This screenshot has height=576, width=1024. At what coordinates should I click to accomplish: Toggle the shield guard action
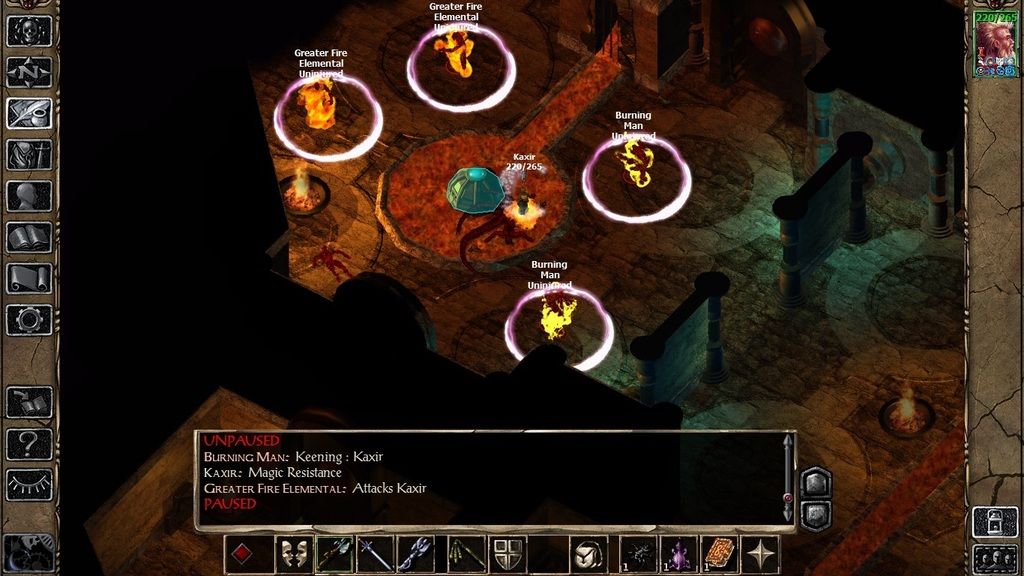point(507,554)
